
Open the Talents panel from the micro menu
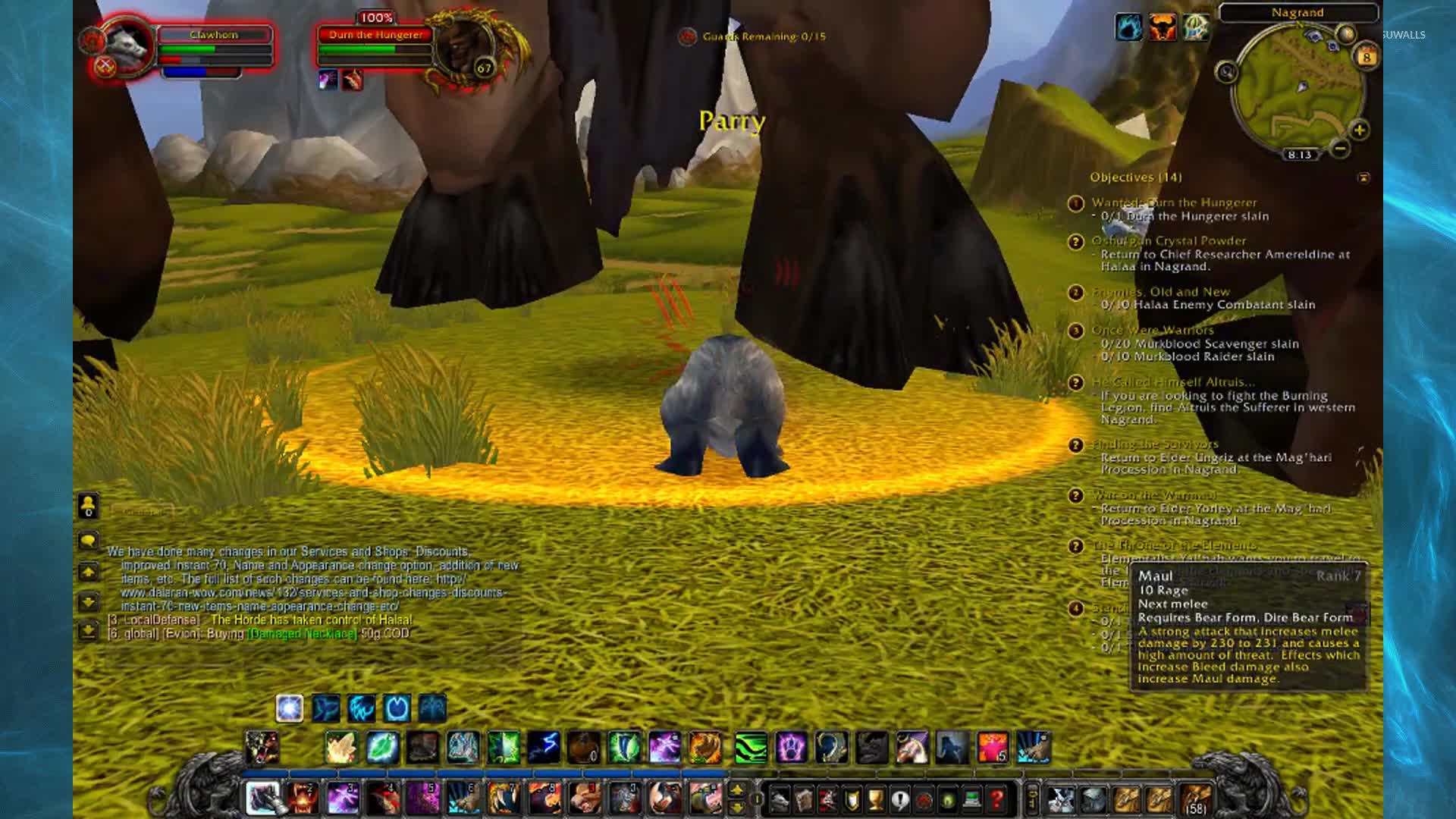[x=828, y=799]
